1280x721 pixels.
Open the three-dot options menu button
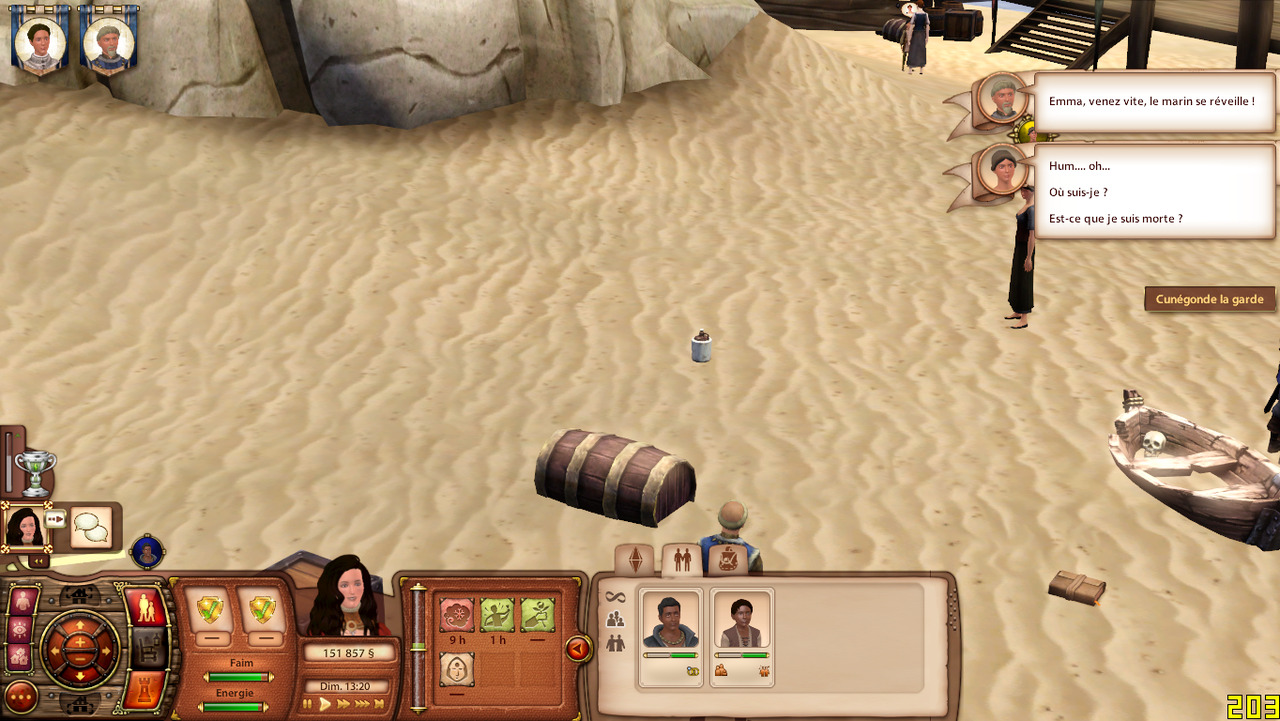tap(21, 696)
